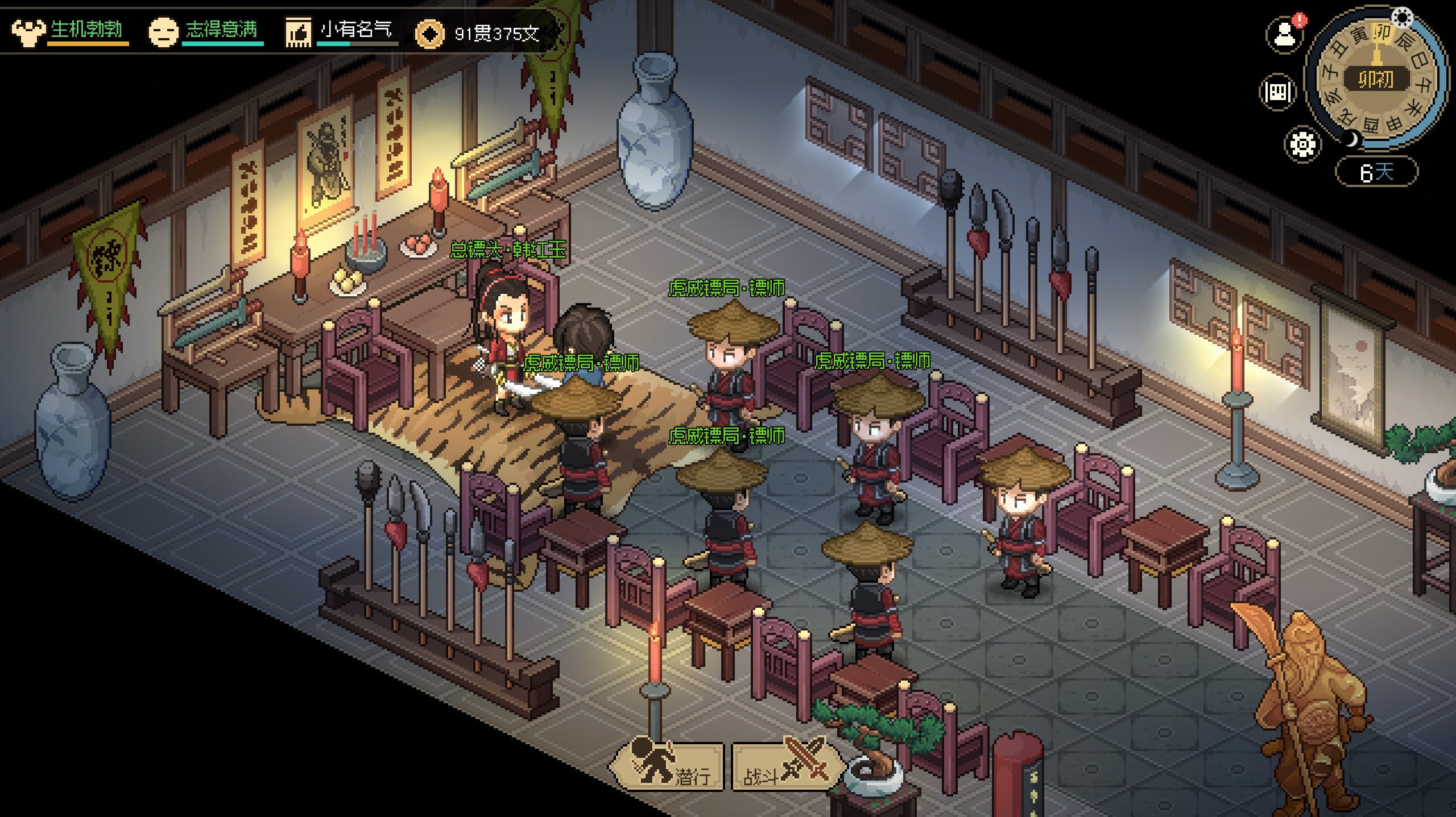
Task: Open the scroll map icon
Action: pos(1277,92)
